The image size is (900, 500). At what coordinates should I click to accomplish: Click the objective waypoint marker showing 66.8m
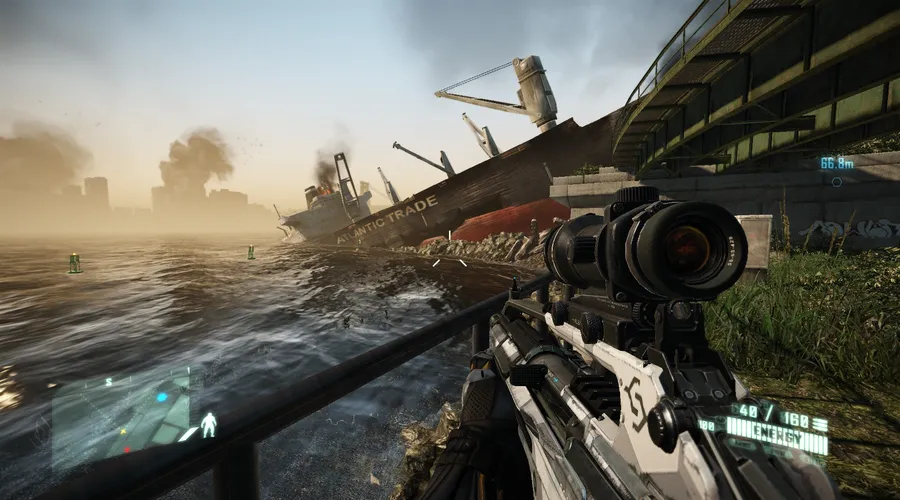[x=837, y=181]
